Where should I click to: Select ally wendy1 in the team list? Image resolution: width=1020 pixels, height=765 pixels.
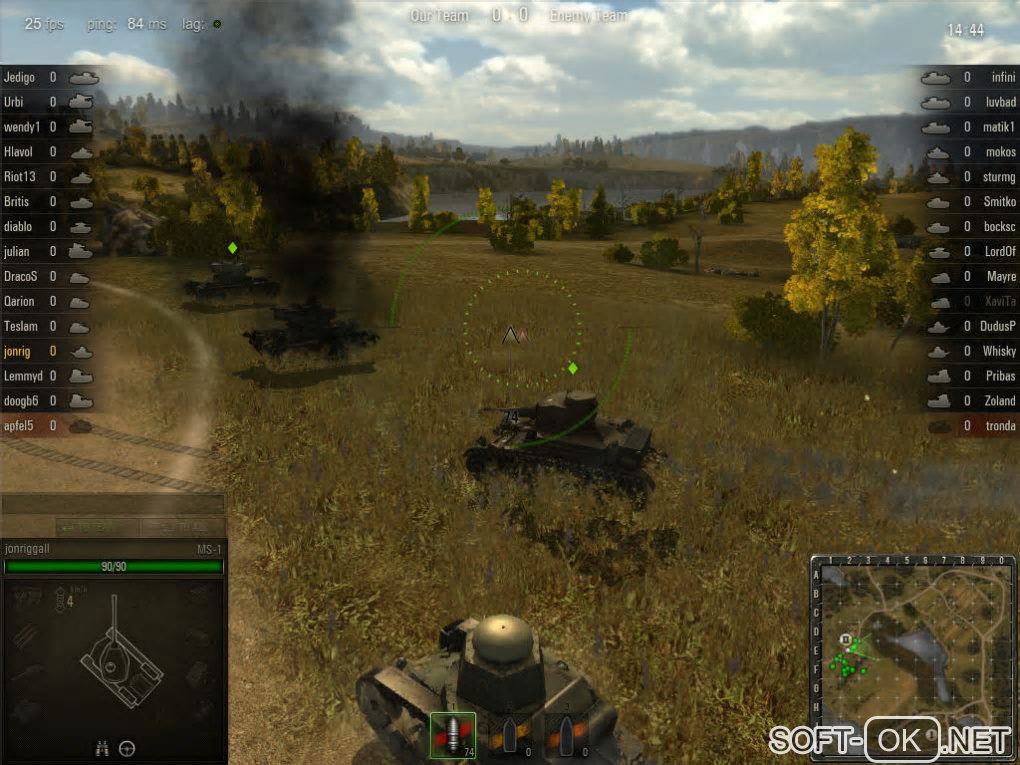coord(22,127)
